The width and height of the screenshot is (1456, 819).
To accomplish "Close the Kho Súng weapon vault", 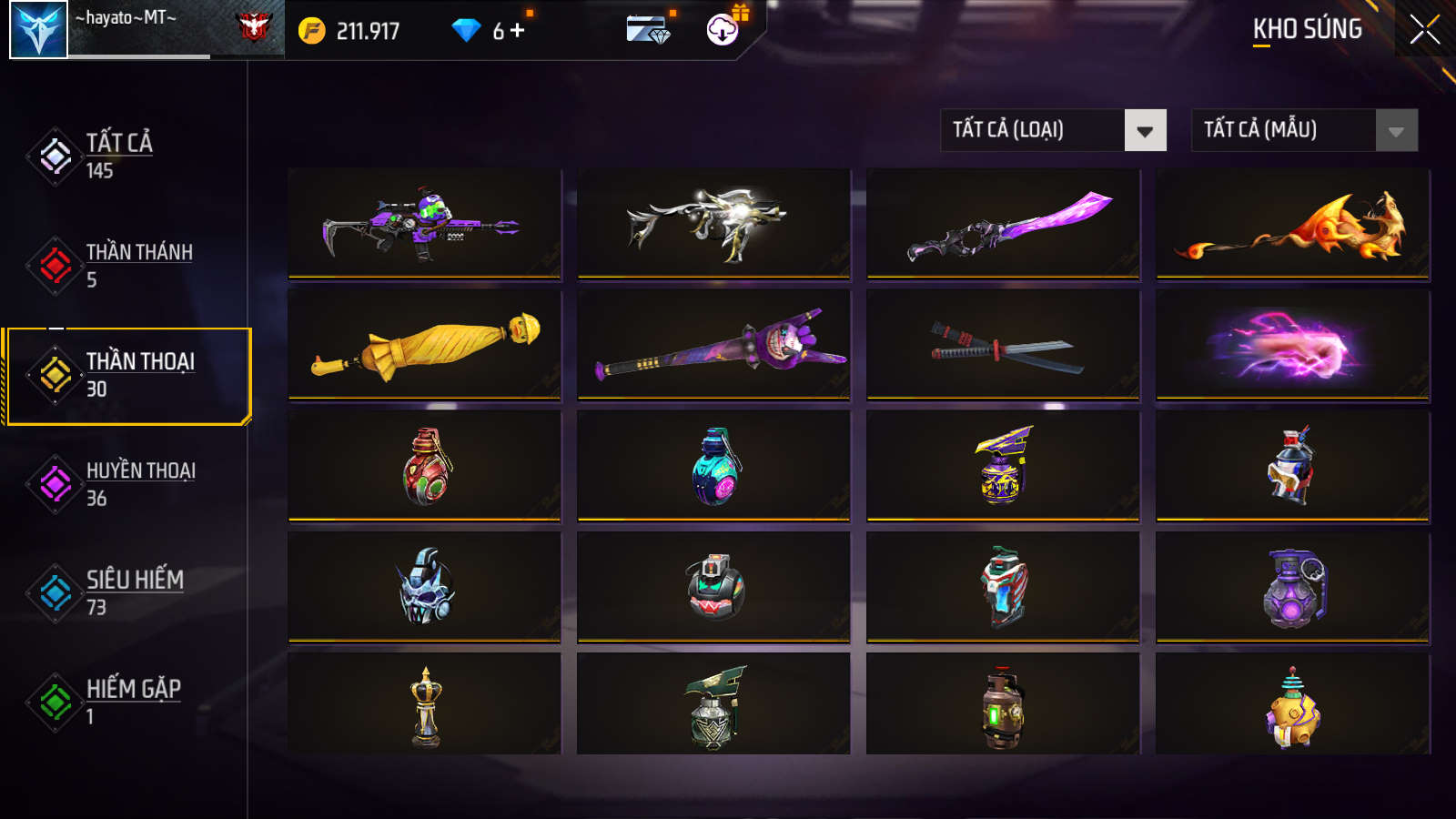I will pos(1424,30).
